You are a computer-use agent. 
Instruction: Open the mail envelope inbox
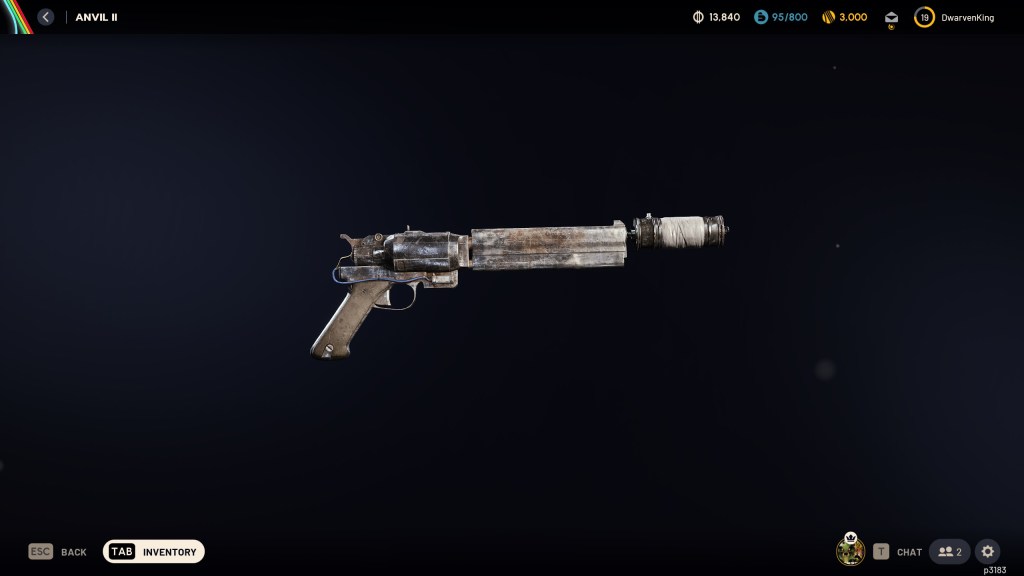click(891, 17)
